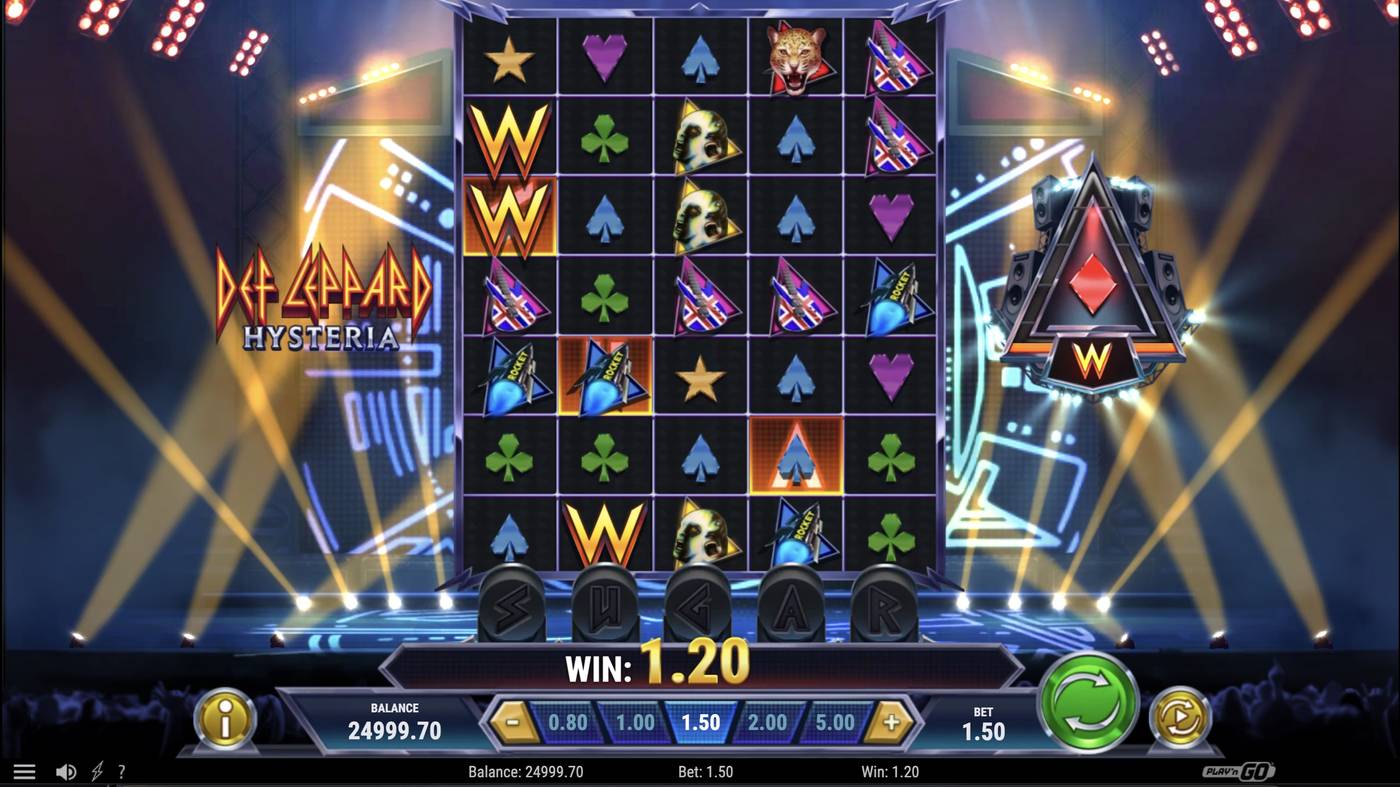Click the S letter tile below the reels
This screenshot has width=1400, height=787.
[x=512, y=604]
